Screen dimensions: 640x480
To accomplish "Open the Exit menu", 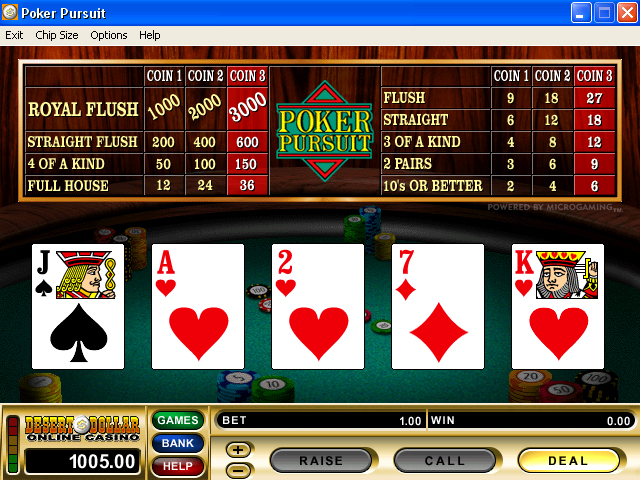I will pos(14,35).
